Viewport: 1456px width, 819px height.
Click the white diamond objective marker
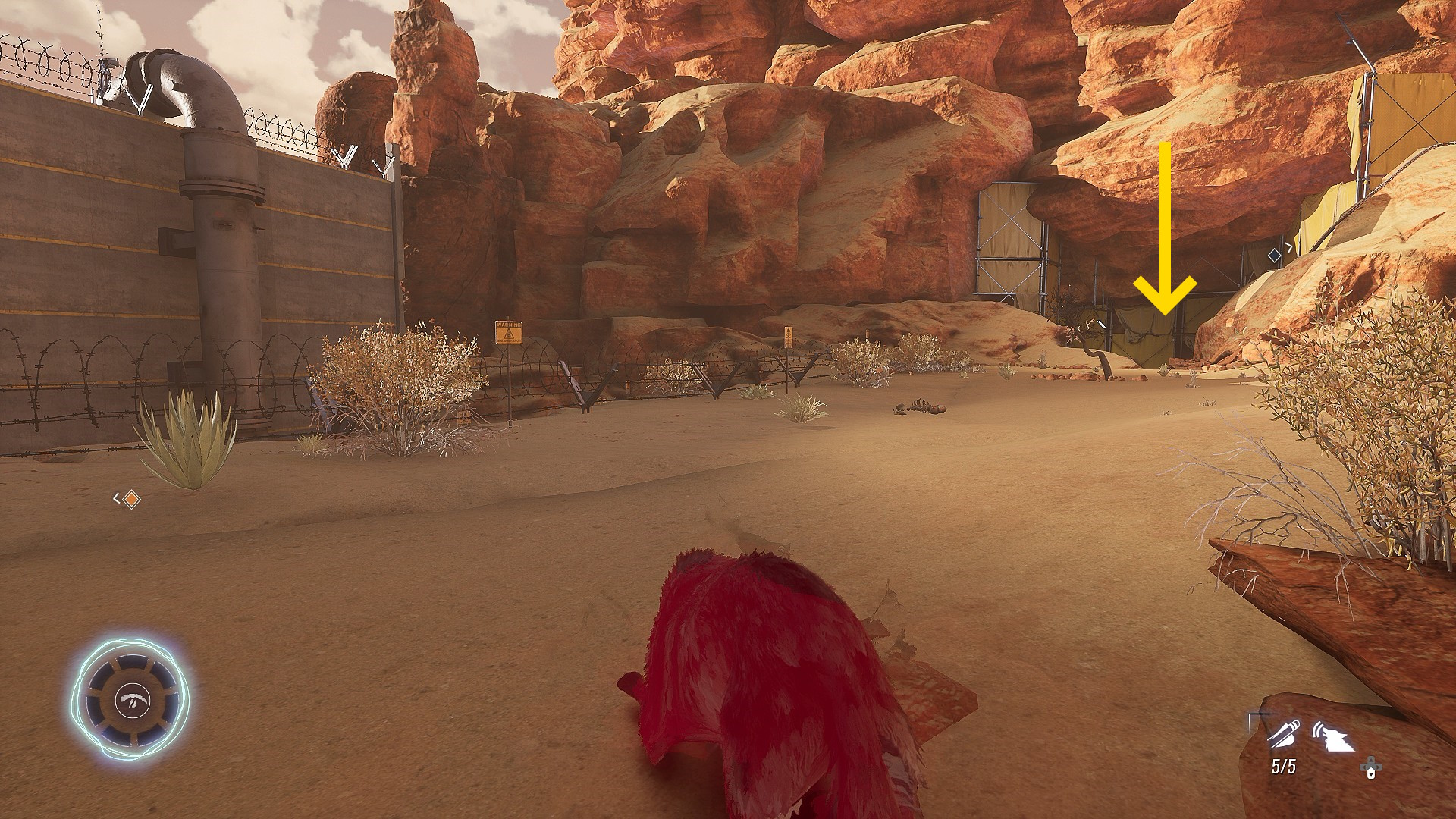1274,256
